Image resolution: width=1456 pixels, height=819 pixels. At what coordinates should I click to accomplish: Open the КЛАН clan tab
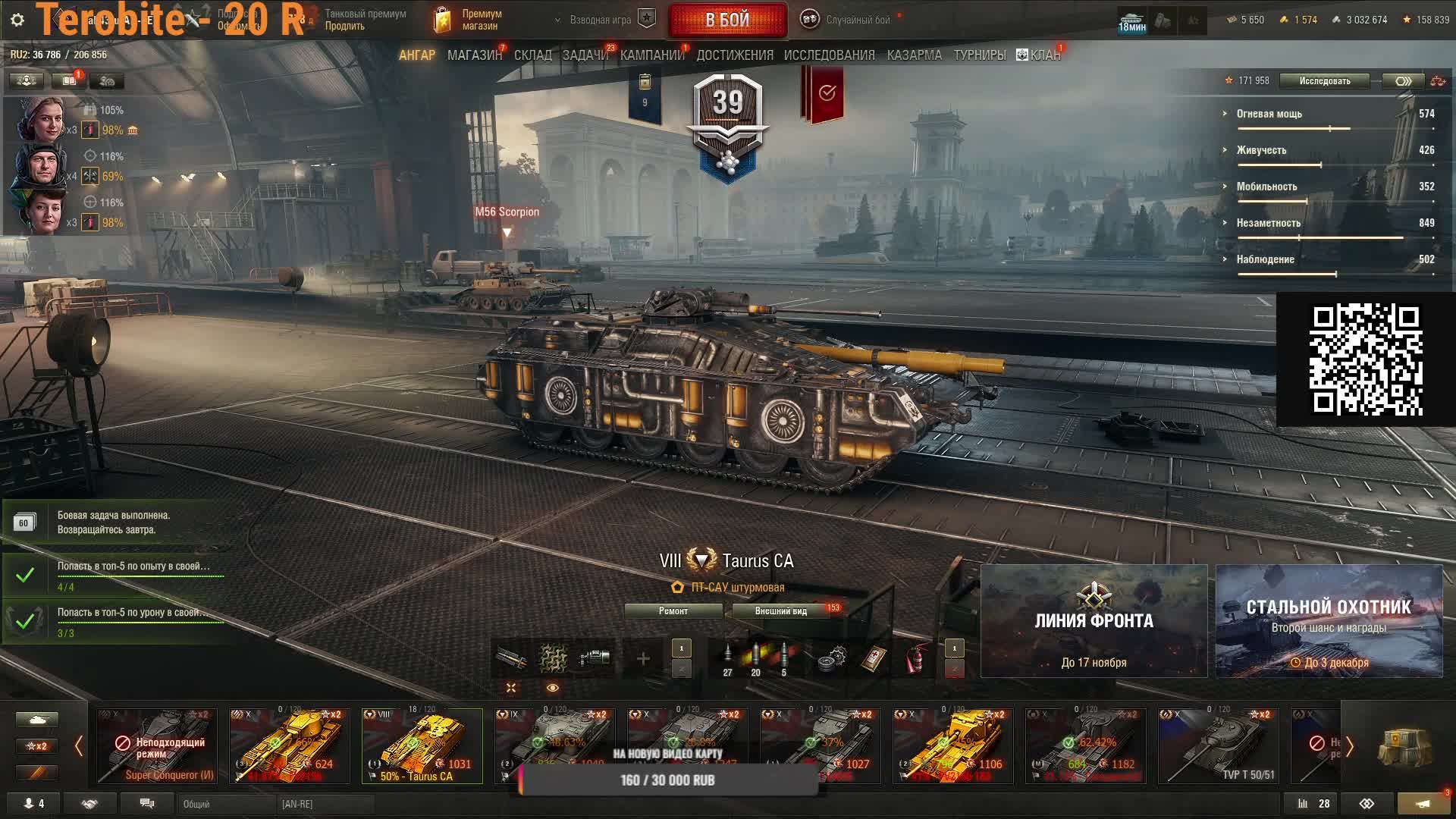click(x=1039, y=55)
